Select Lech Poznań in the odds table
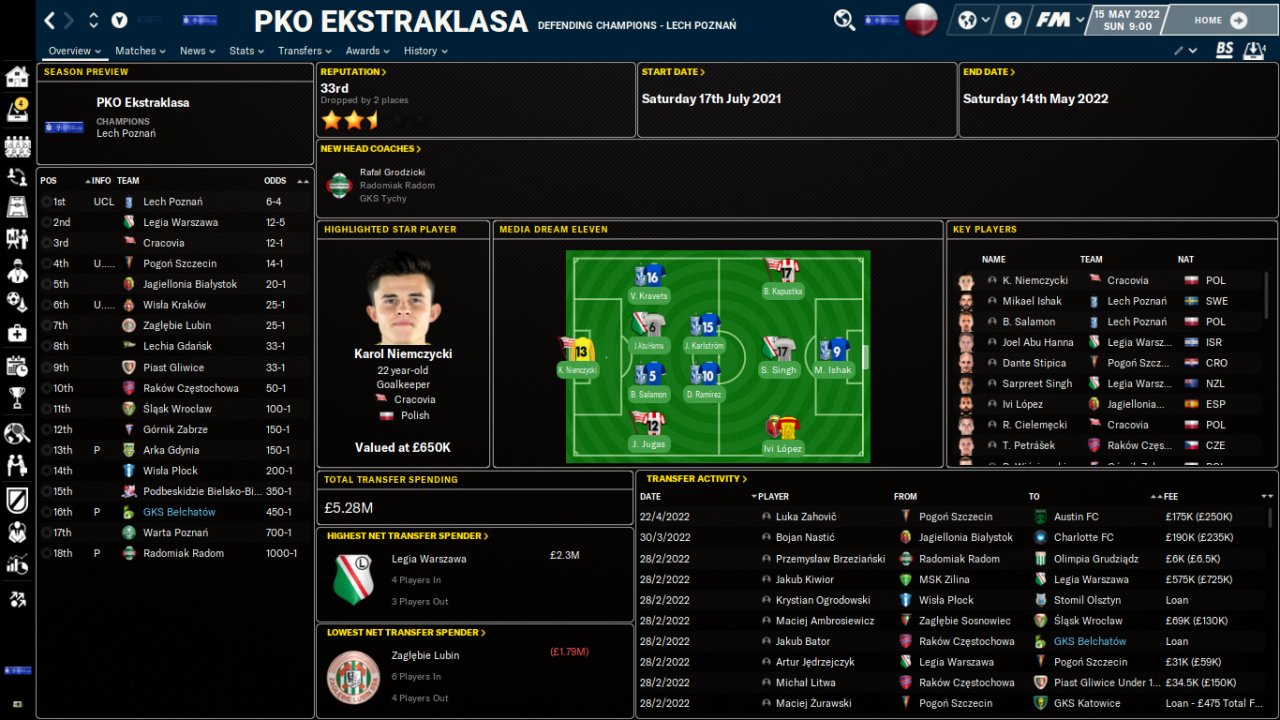Image resolution: width=1280 pixels, height=720 pixels. tap(171, 202)
